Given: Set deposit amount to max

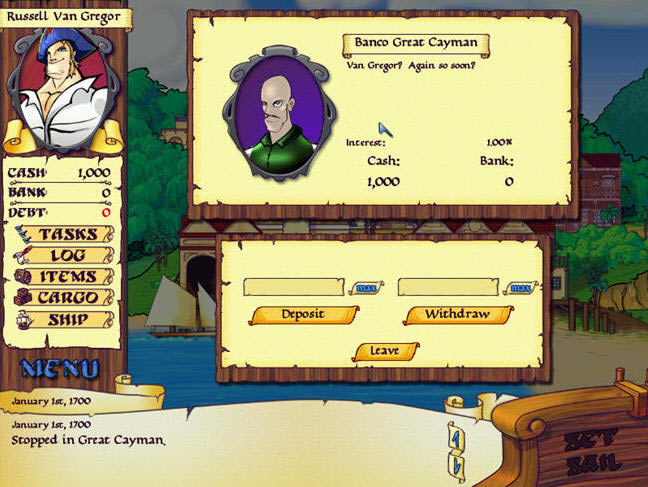Looking at the screenshot, I should pos(366,288).
